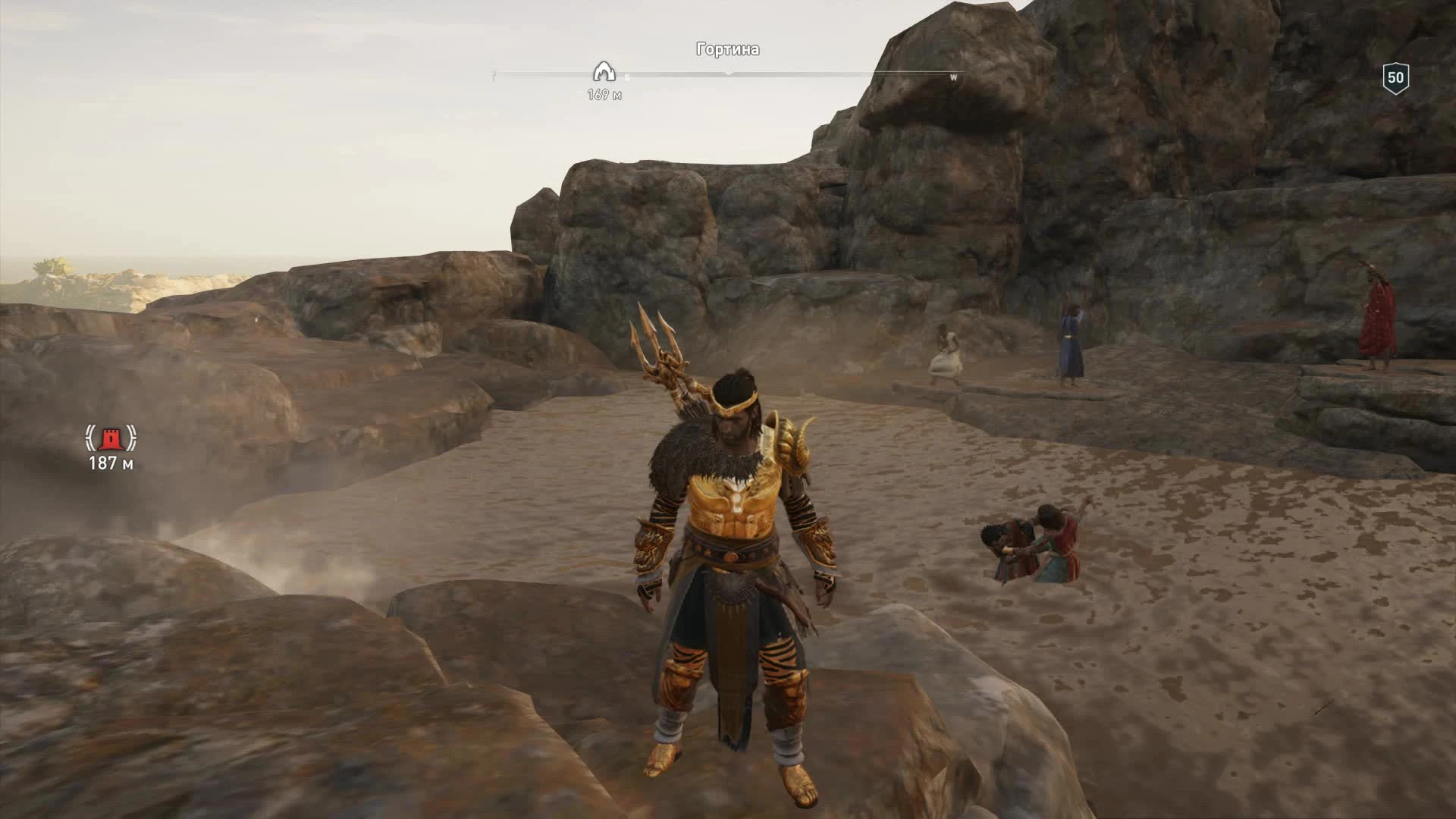
Task: Click the Гортина location title
Action: (x=727, y=49)
